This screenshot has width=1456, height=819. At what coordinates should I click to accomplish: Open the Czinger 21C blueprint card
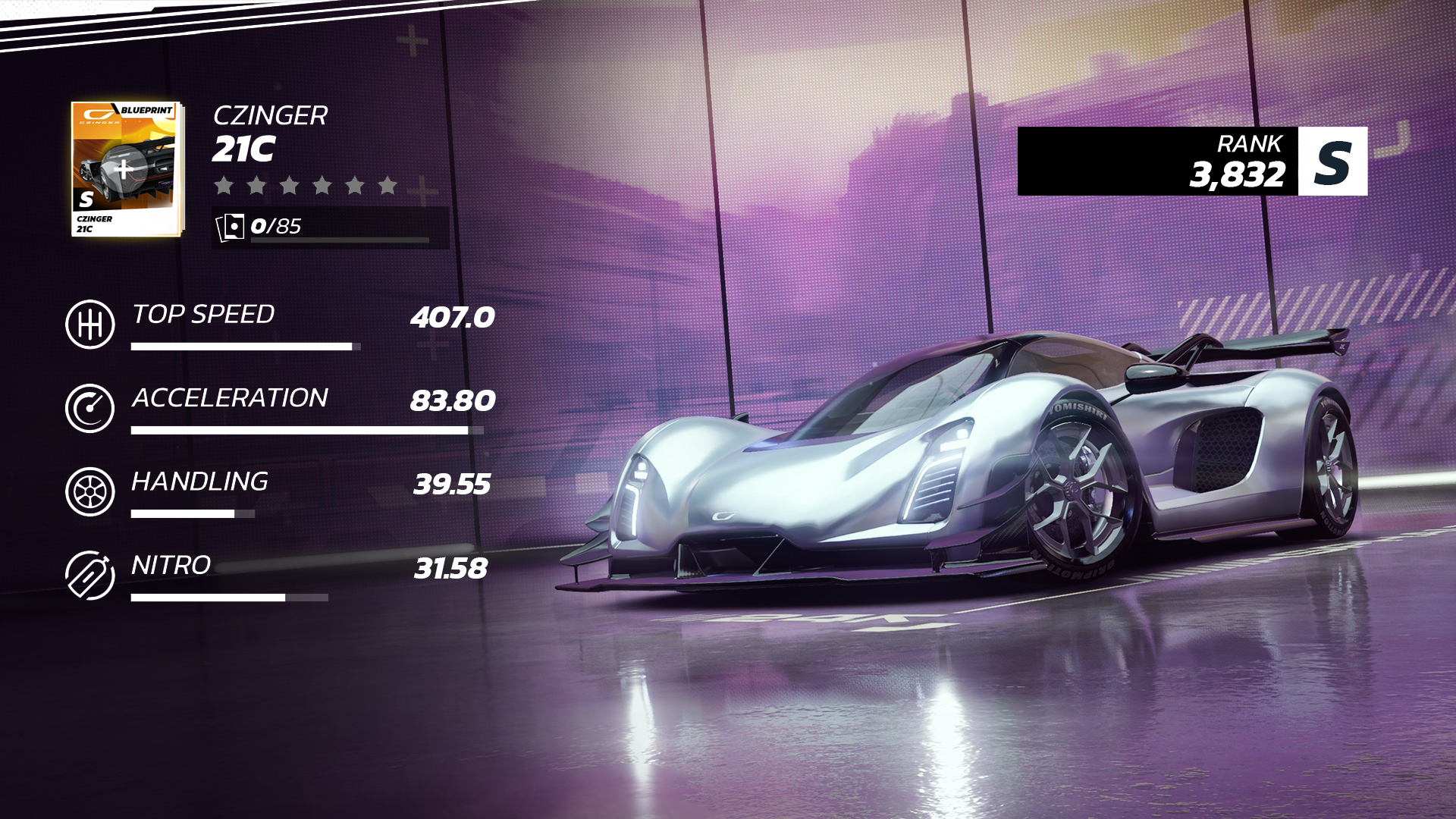pos(127,169)
